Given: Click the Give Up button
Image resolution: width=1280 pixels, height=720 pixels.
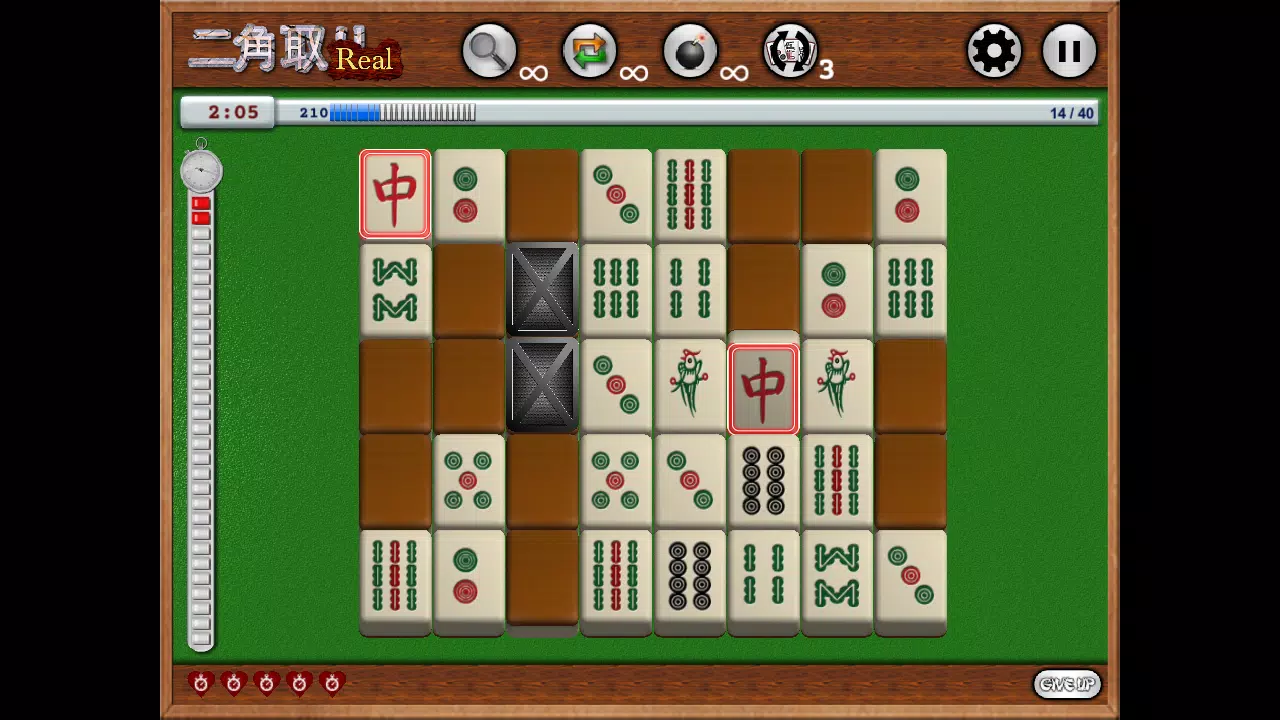Looking at the screenshot, I should point(1067,684).
